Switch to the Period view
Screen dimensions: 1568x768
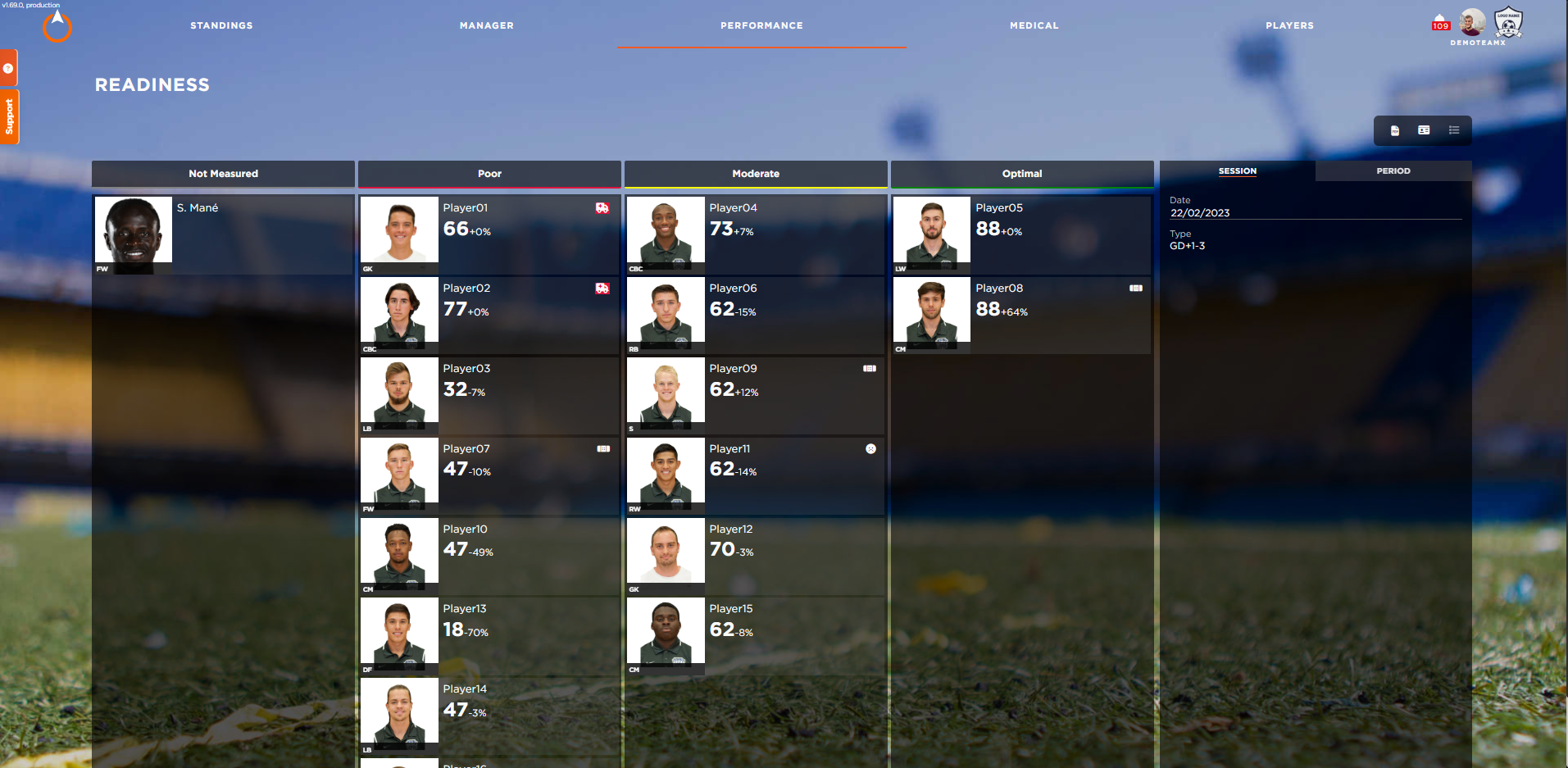1393,171
